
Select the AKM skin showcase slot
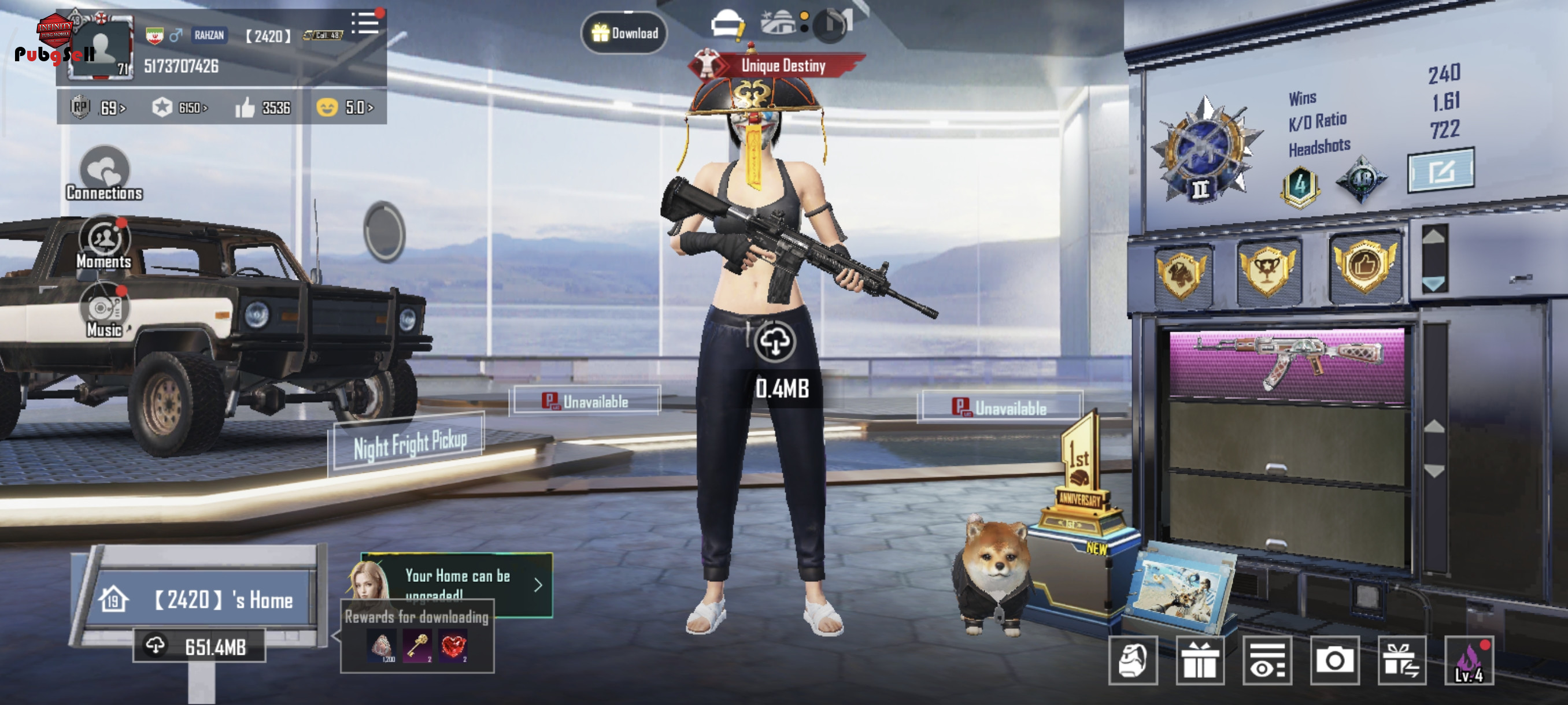click(x=1287, y=363)
